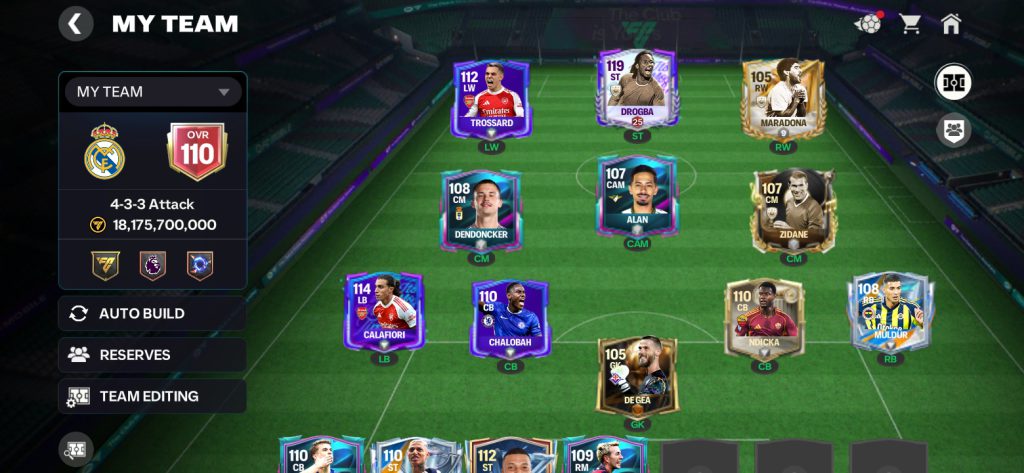This screenshot has width=1024, height=473.
Task: Start the Auto Build option
Action: point(152,313)
